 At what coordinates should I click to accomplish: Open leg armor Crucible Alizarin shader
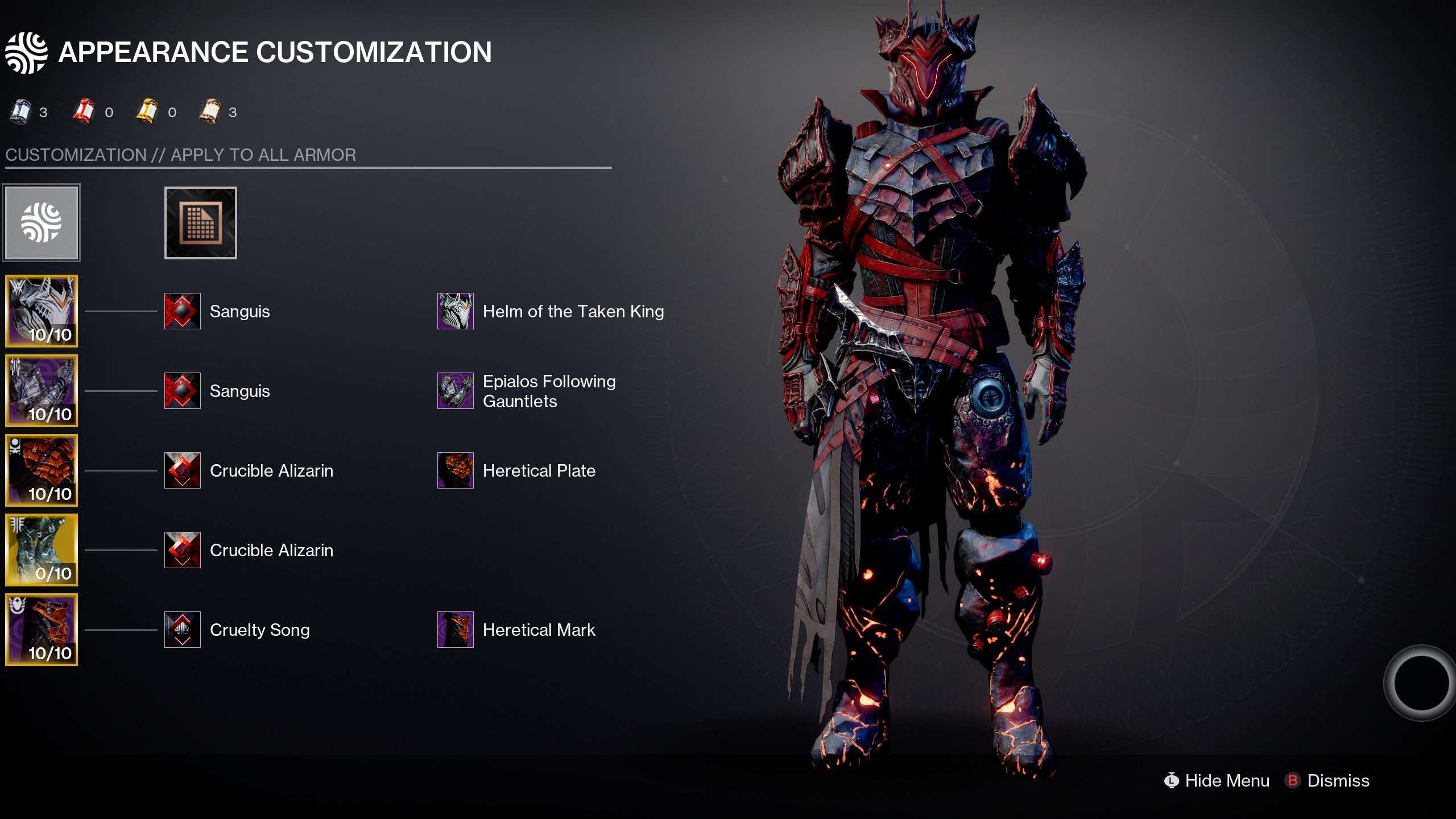click(x=183, y=550)
